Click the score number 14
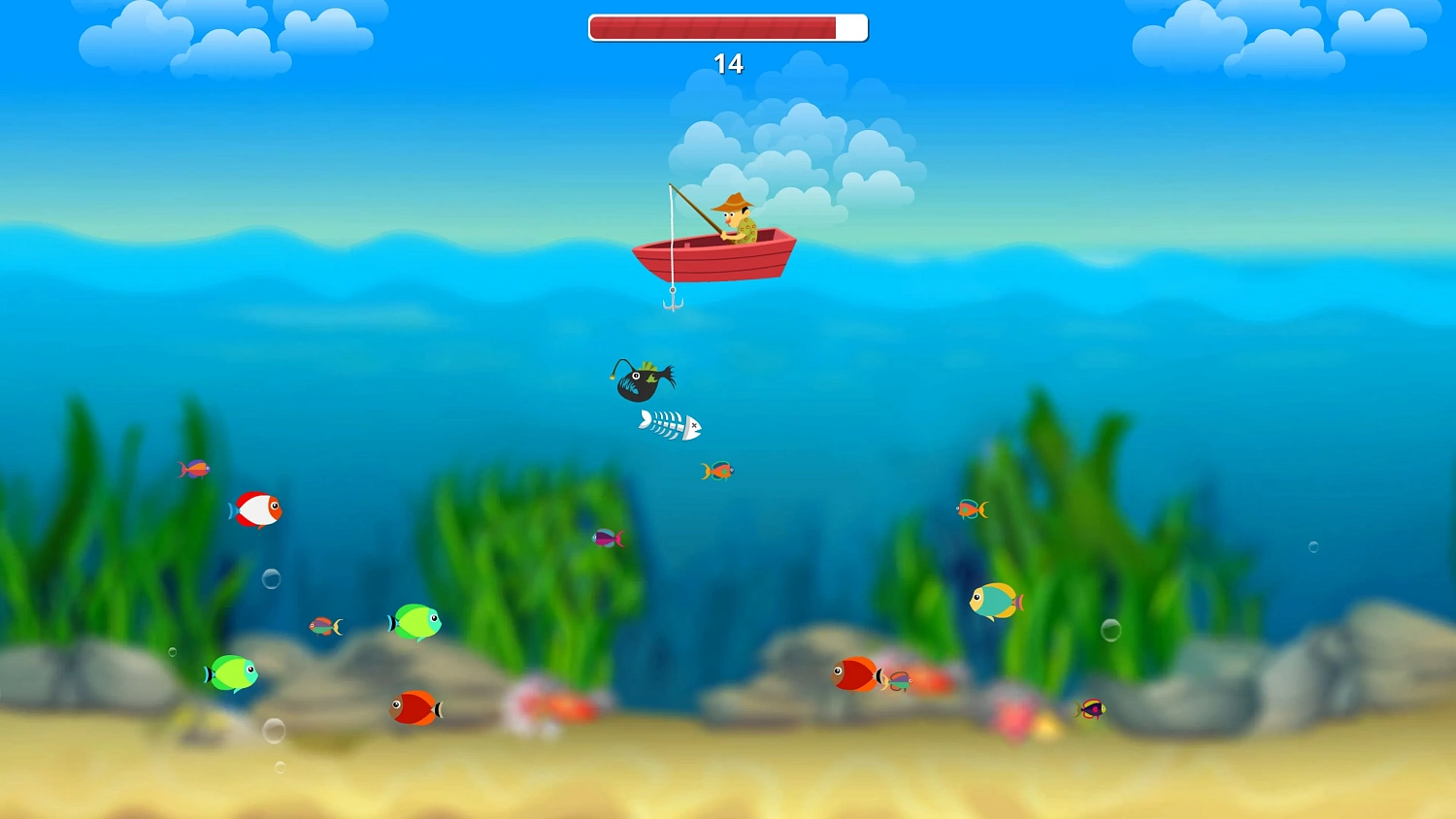This screenshot has width=1456, height=819. (x=728, y=64)
